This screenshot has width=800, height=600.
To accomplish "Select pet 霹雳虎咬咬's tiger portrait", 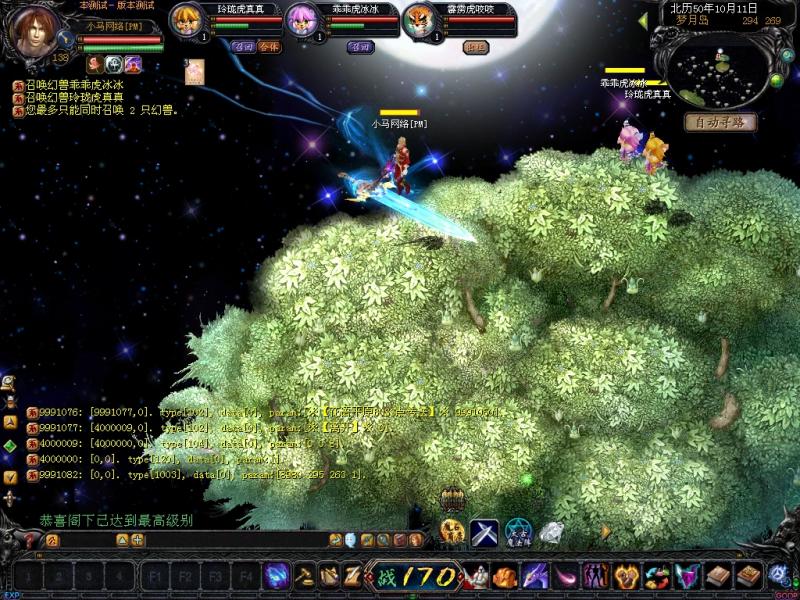I will coord(419,20).
